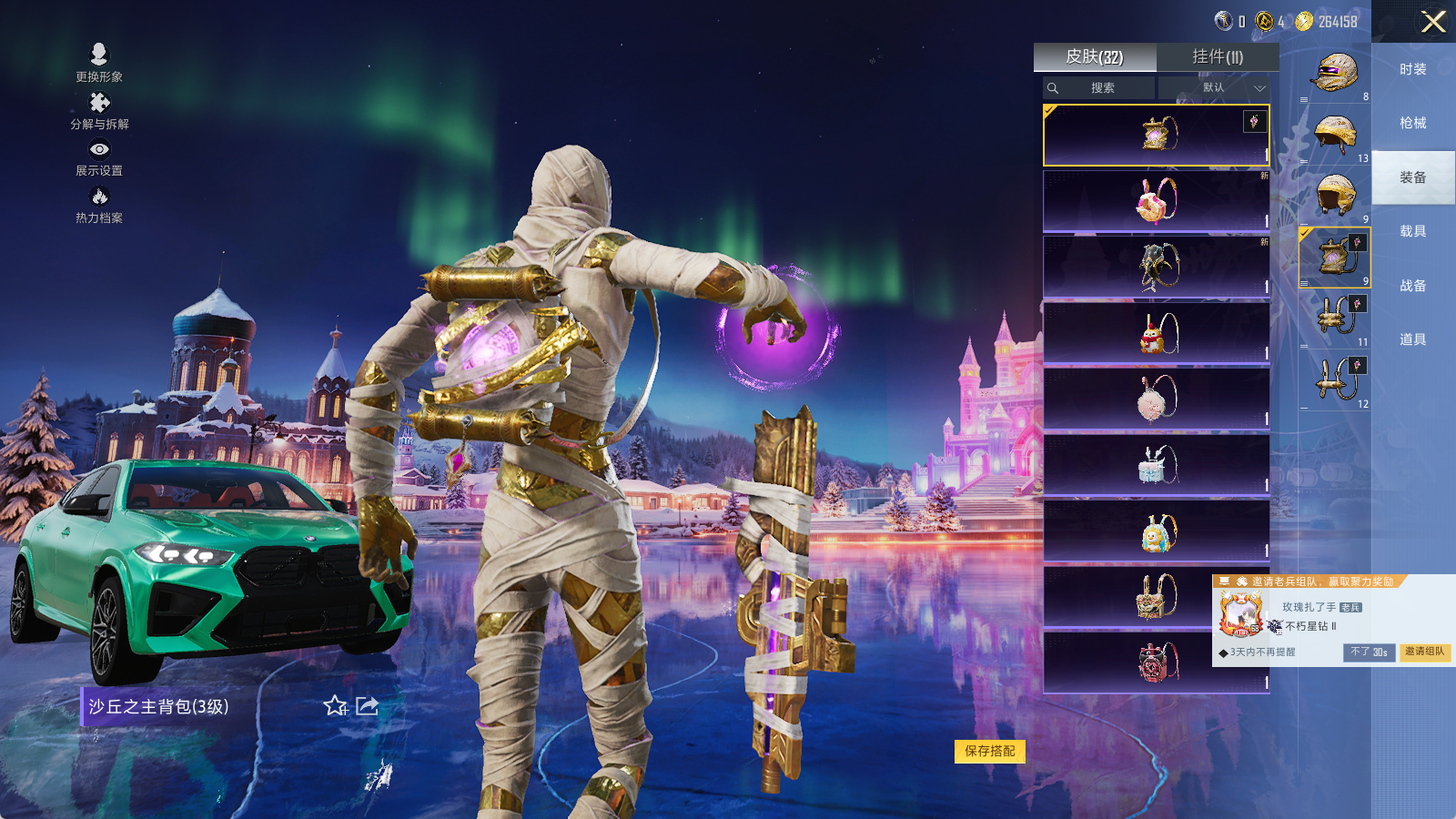The height and width of the screenshot is (819, 1456).
Task: Open 热力档案 heat archive
Action: click(x=99, y=205)
